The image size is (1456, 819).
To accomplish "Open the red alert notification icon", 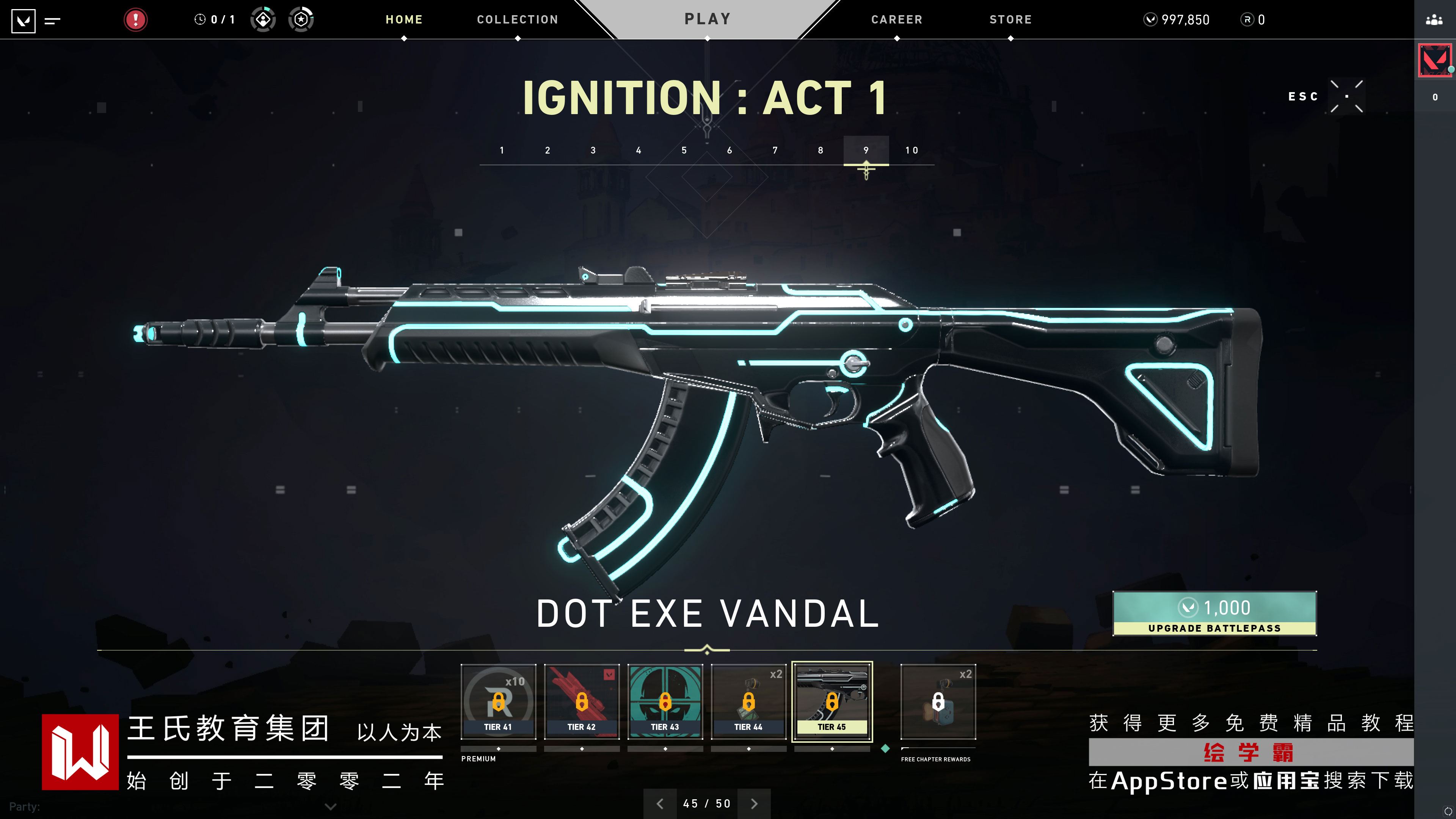I will pos(136,20).
